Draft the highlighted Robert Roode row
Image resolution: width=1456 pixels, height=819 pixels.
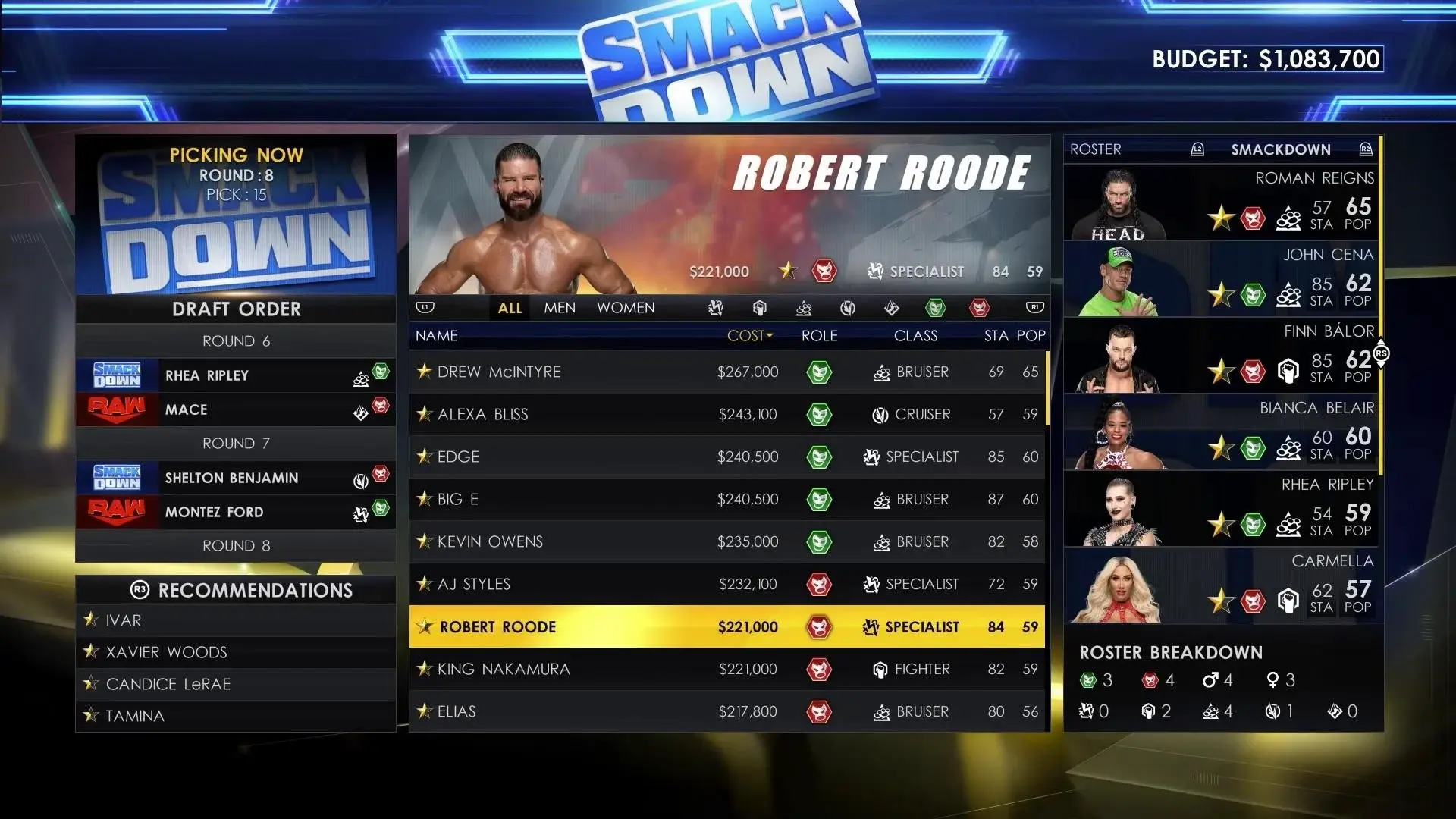pos(726,626)
